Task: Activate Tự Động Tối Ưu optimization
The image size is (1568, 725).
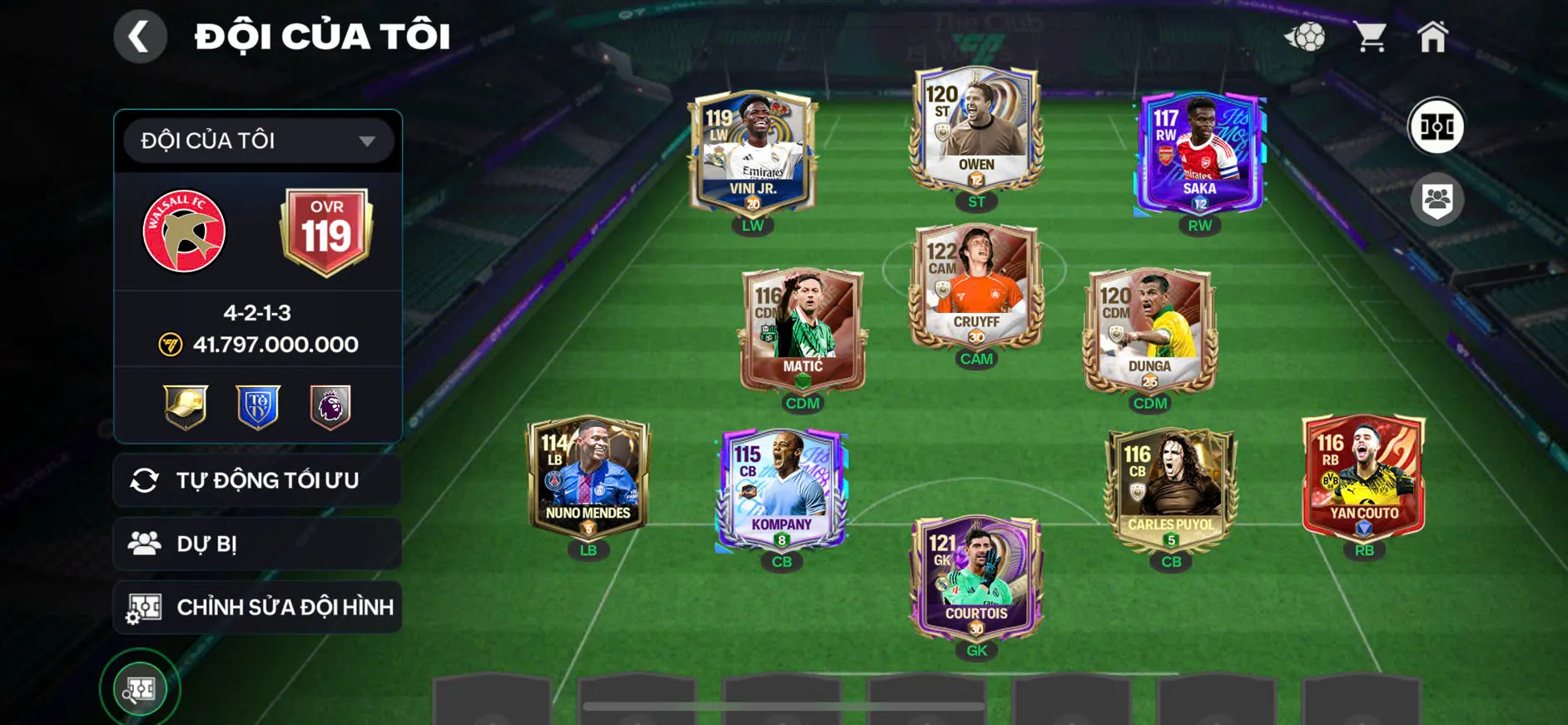Action: point(257,479)
